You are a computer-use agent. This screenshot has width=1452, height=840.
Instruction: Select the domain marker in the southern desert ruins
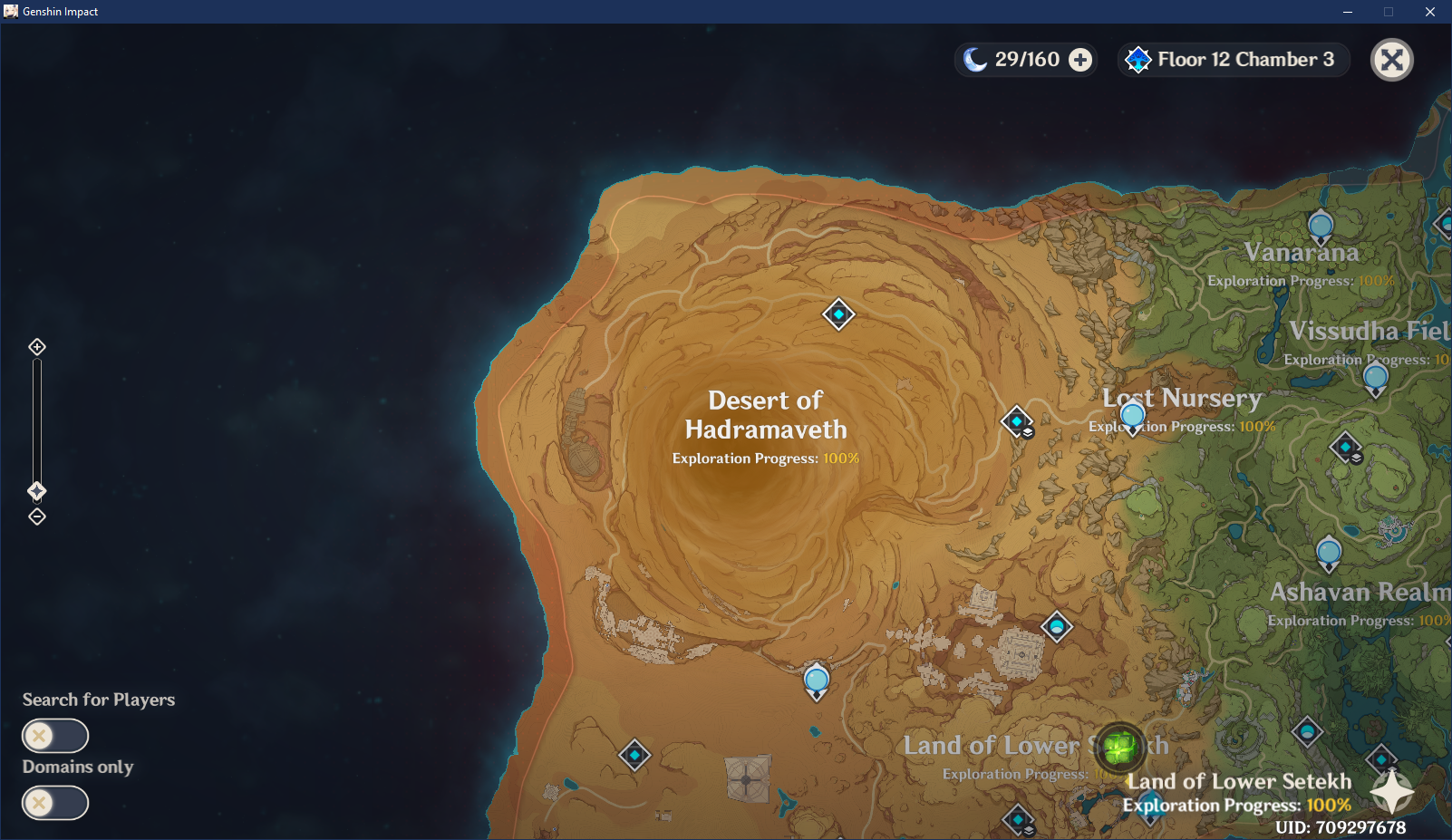tap(634, 755)
